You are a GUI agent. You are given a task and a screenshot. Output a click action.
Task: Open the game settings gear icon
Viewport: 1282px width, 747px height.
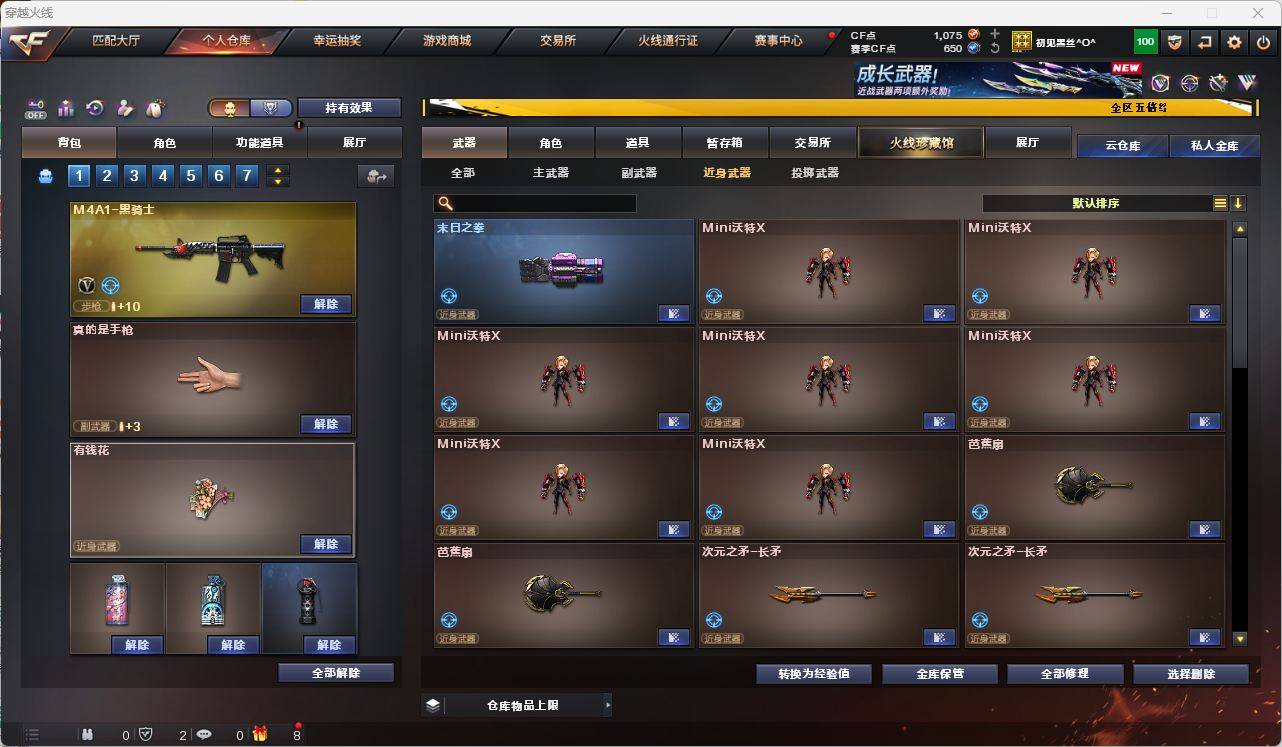(1234, 41)
